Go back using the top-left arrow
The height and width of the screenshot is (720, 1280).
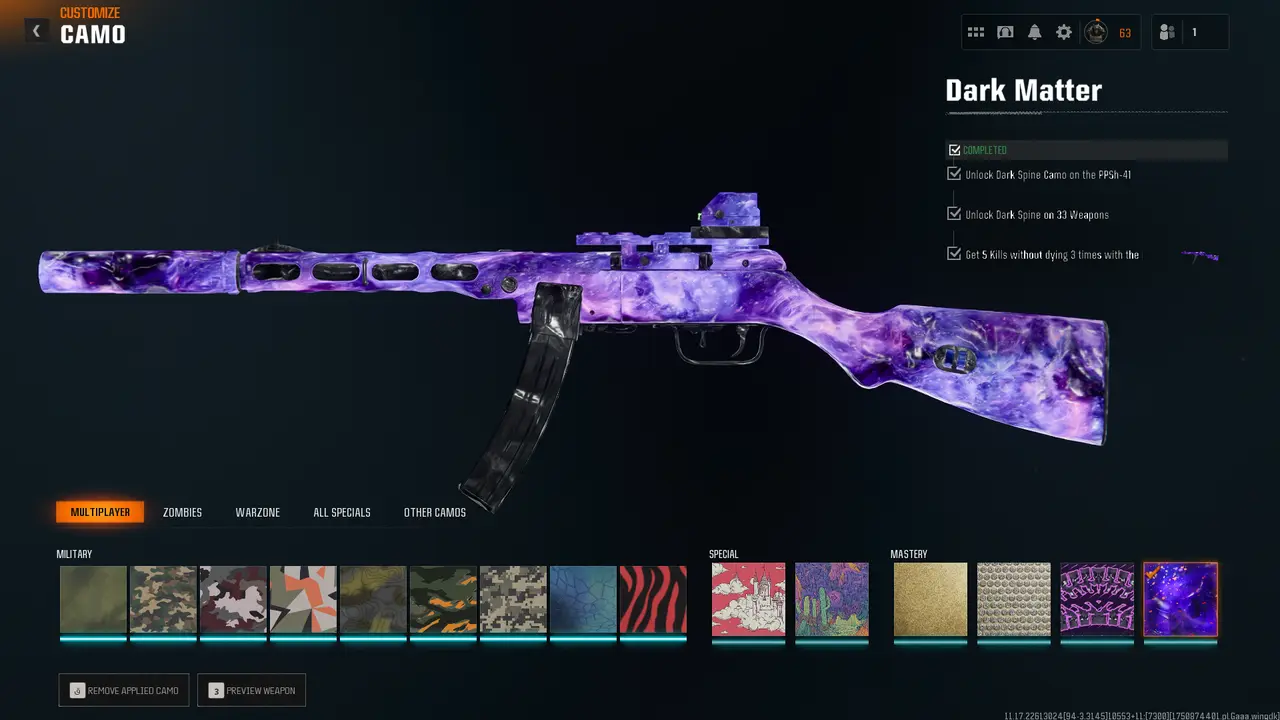36,31
